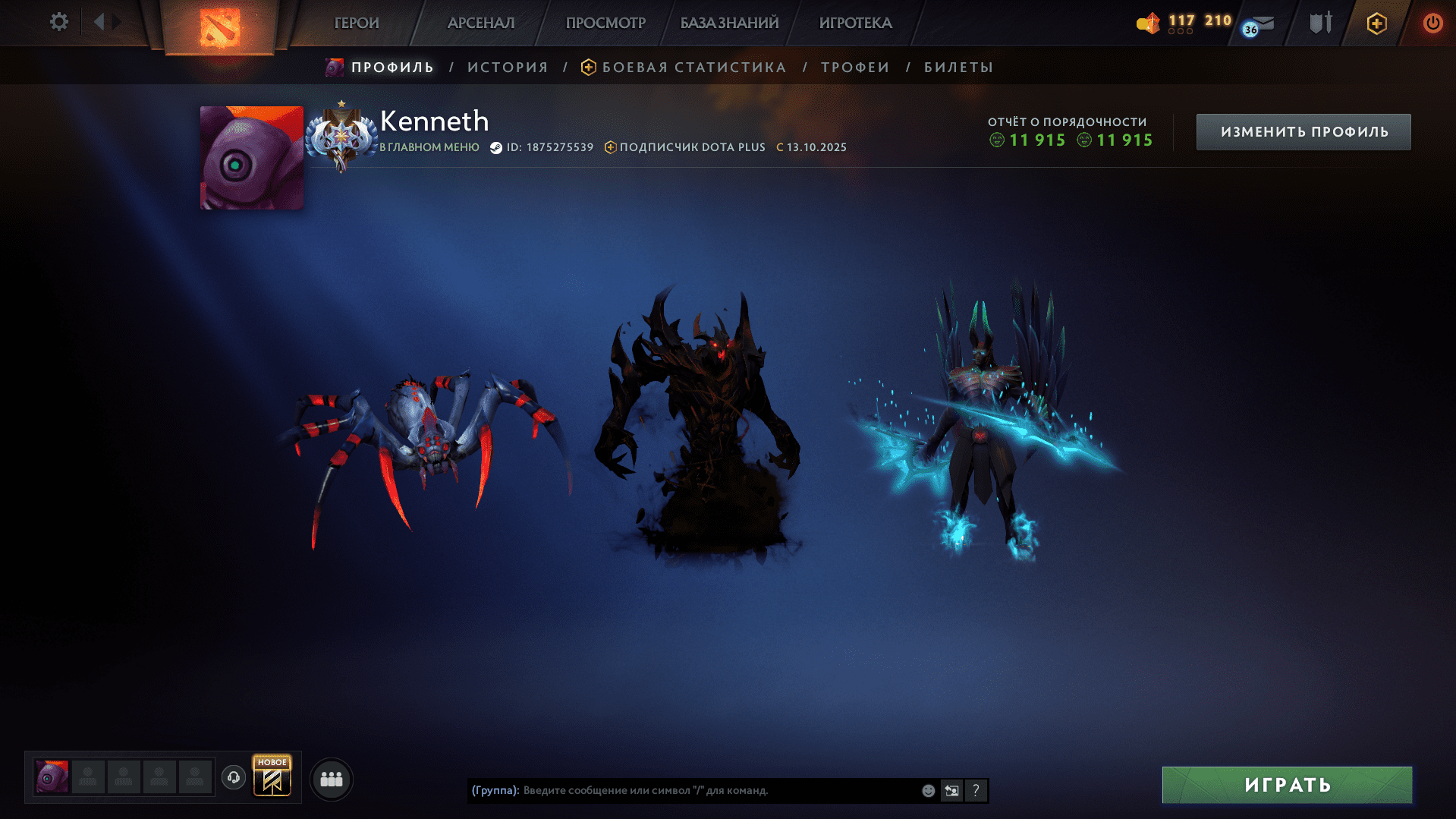Click the group chat message input field

pos(683,790)
